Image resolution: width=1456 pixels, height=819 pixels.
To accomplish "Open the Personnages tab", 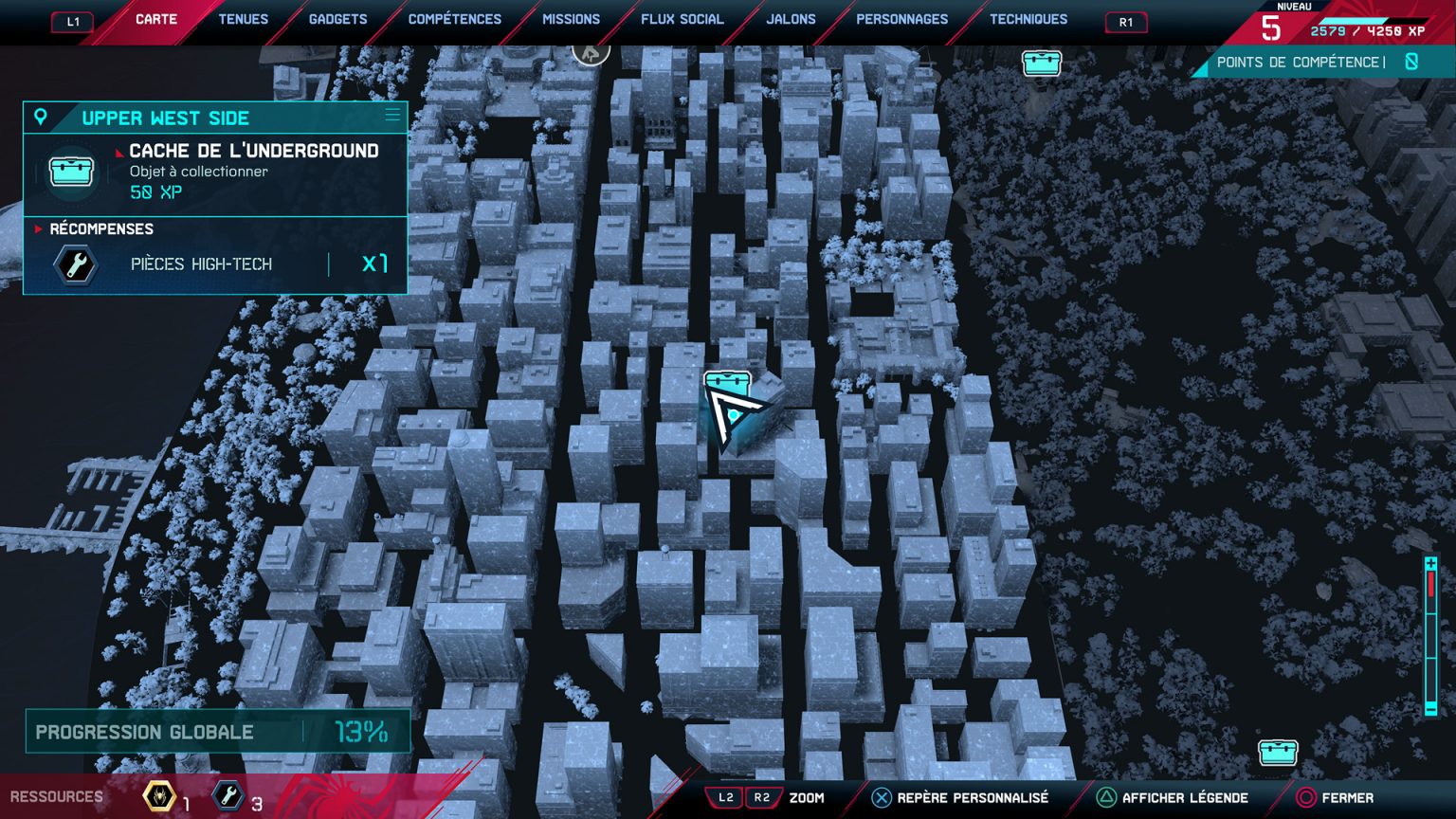I will (x=901, y=18).
